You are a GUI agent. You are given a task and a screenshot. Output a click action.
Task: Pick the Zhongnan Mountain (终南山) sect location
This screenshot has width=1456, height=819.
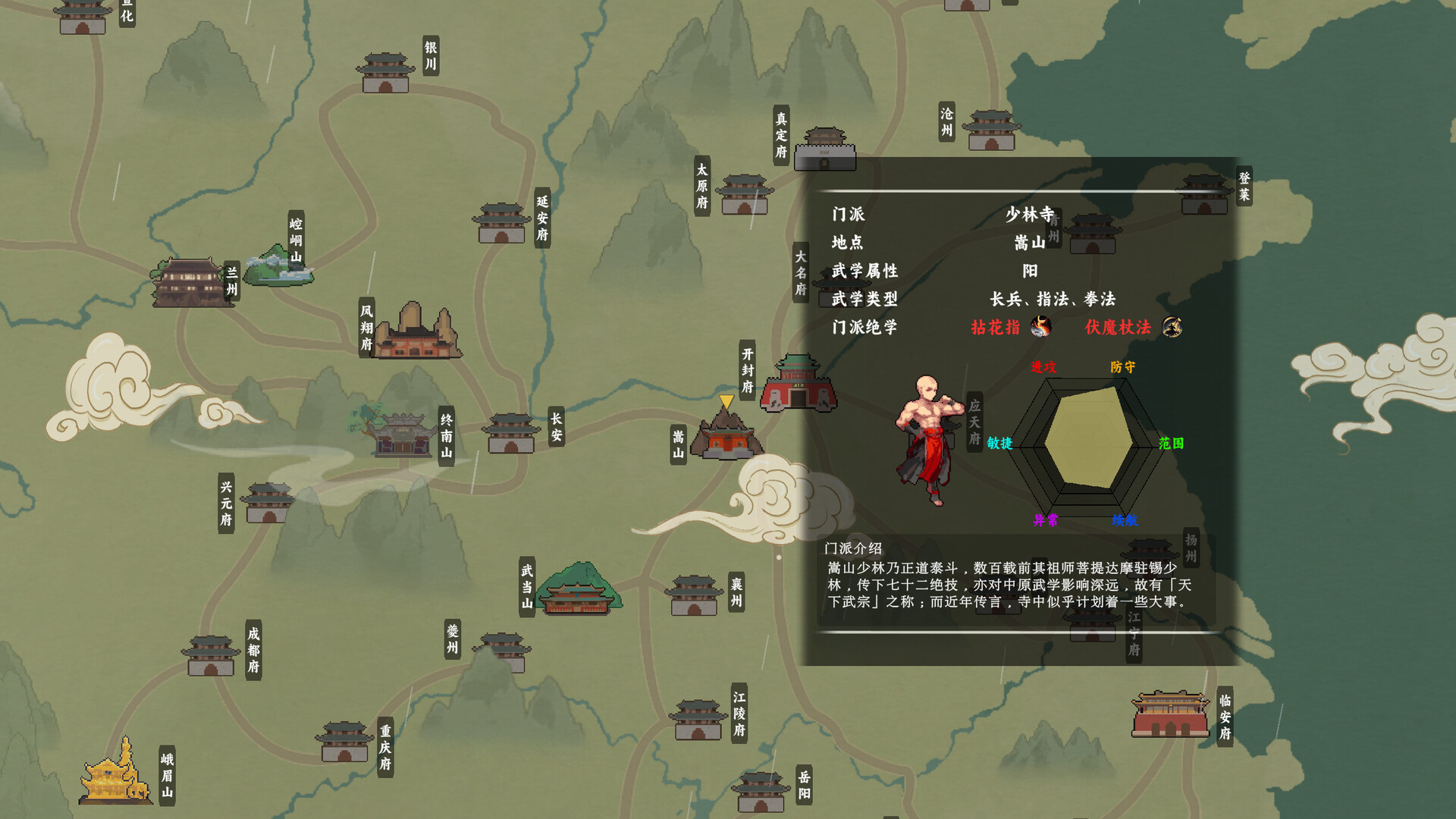point(400,434)
